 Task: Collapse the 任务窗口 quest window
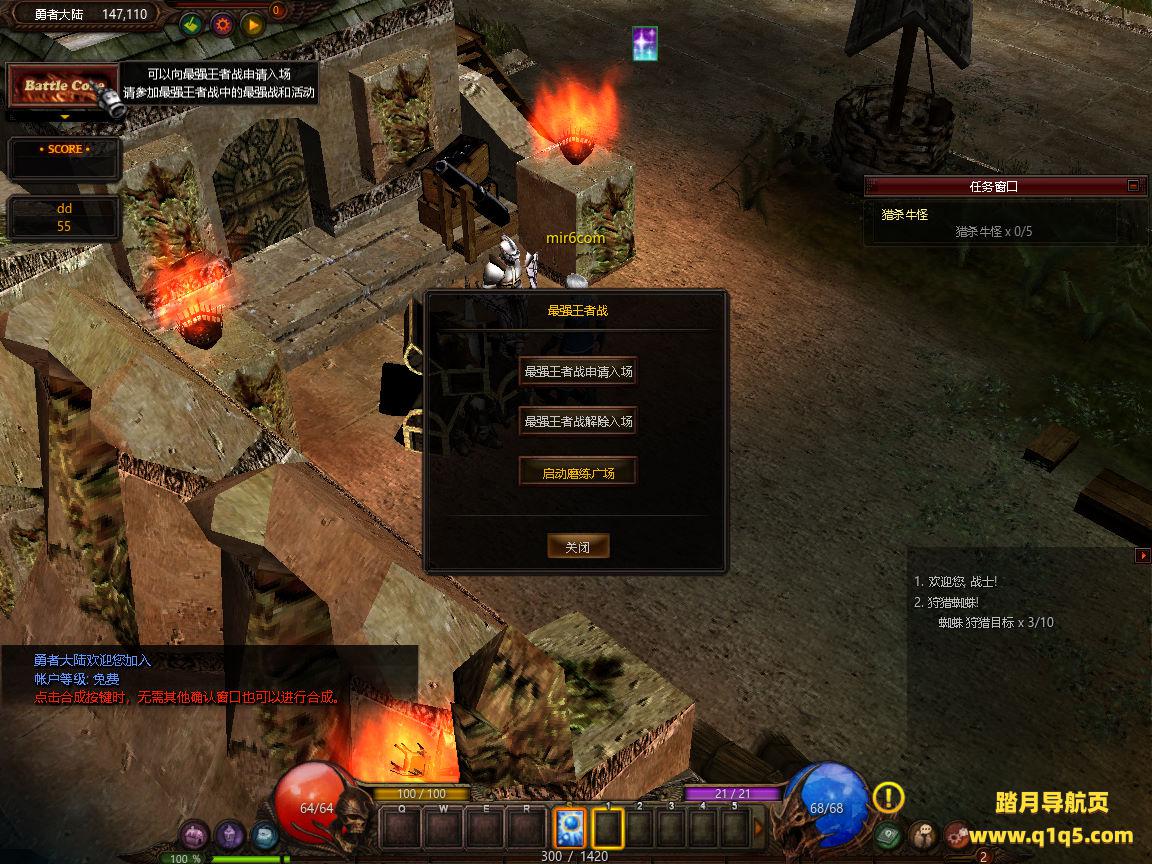(x=1133, y=185)
